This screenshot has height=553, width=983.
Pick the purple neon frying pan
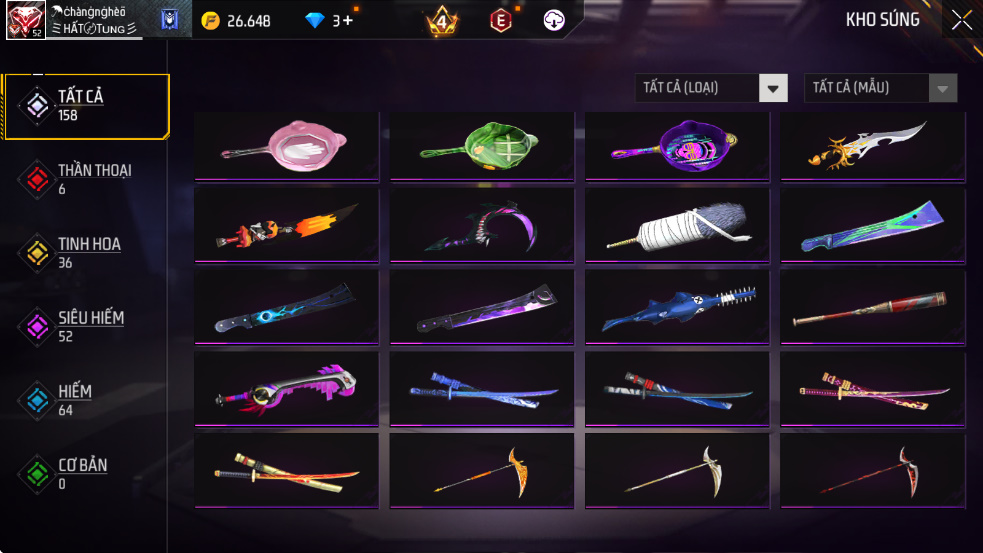(x=677, y=146)
